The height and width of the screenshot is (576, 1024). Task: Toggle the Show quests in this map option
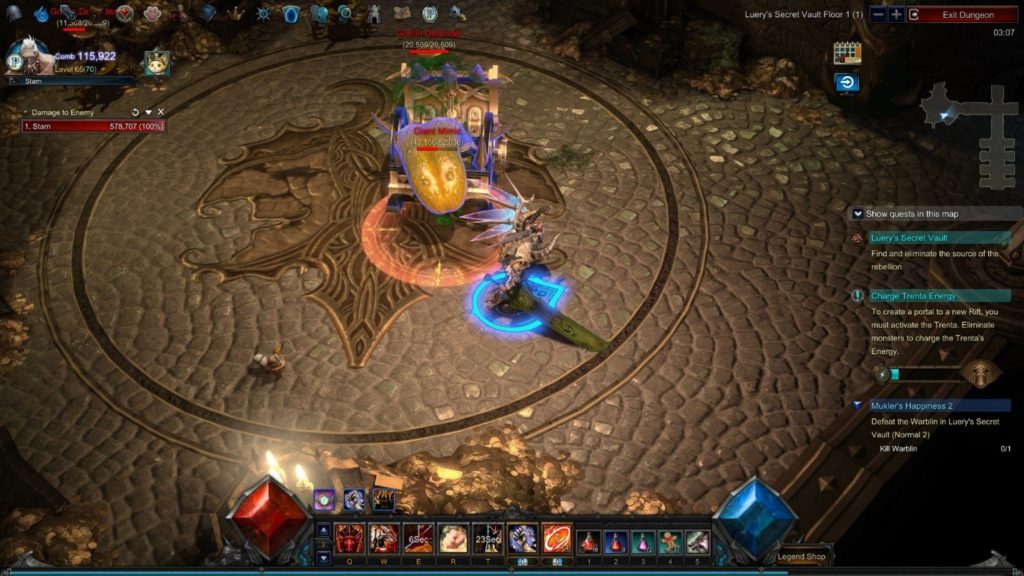coord(858,213)
